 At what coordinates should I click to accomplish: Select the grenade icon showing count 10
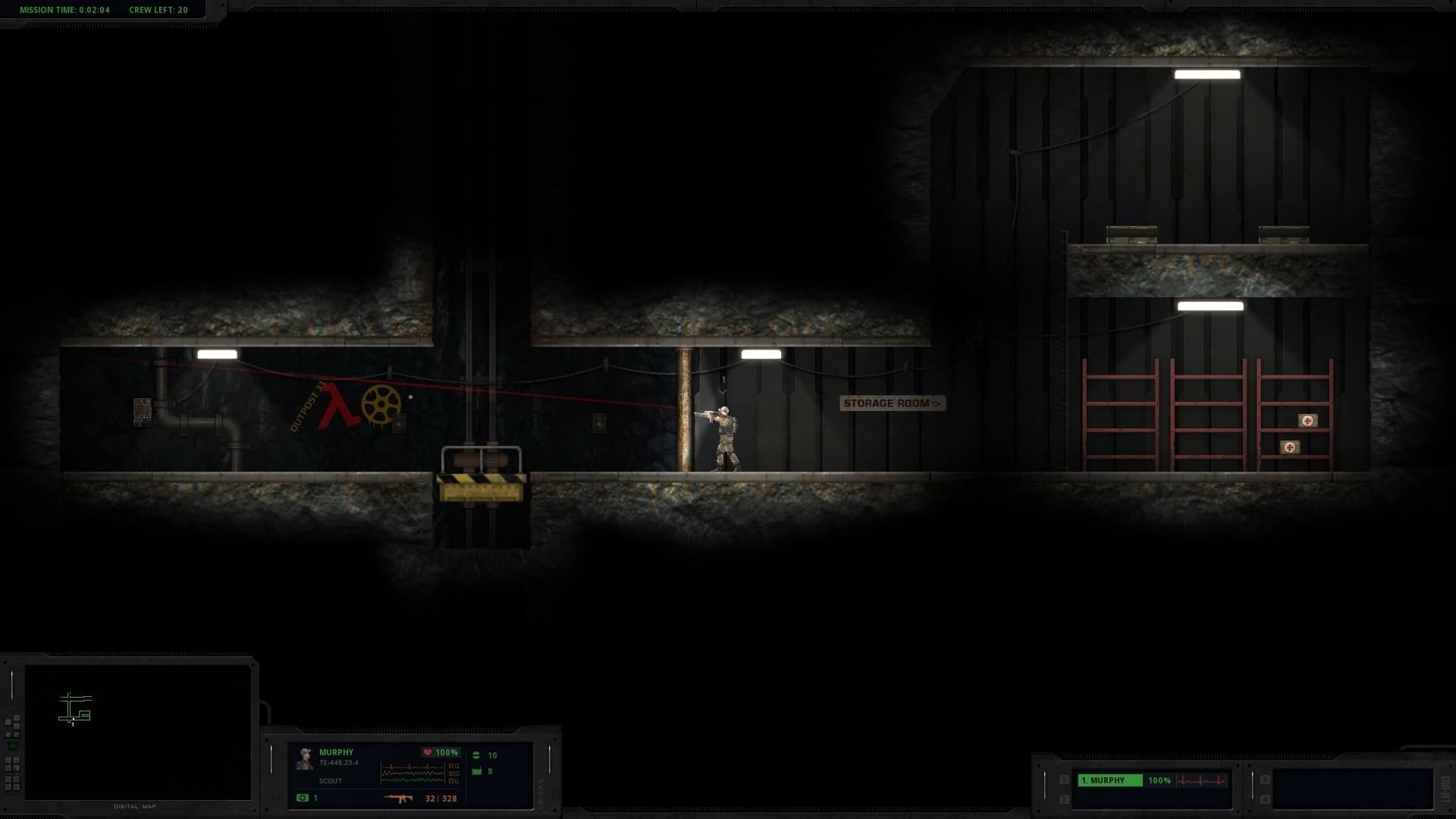(477, 754)
